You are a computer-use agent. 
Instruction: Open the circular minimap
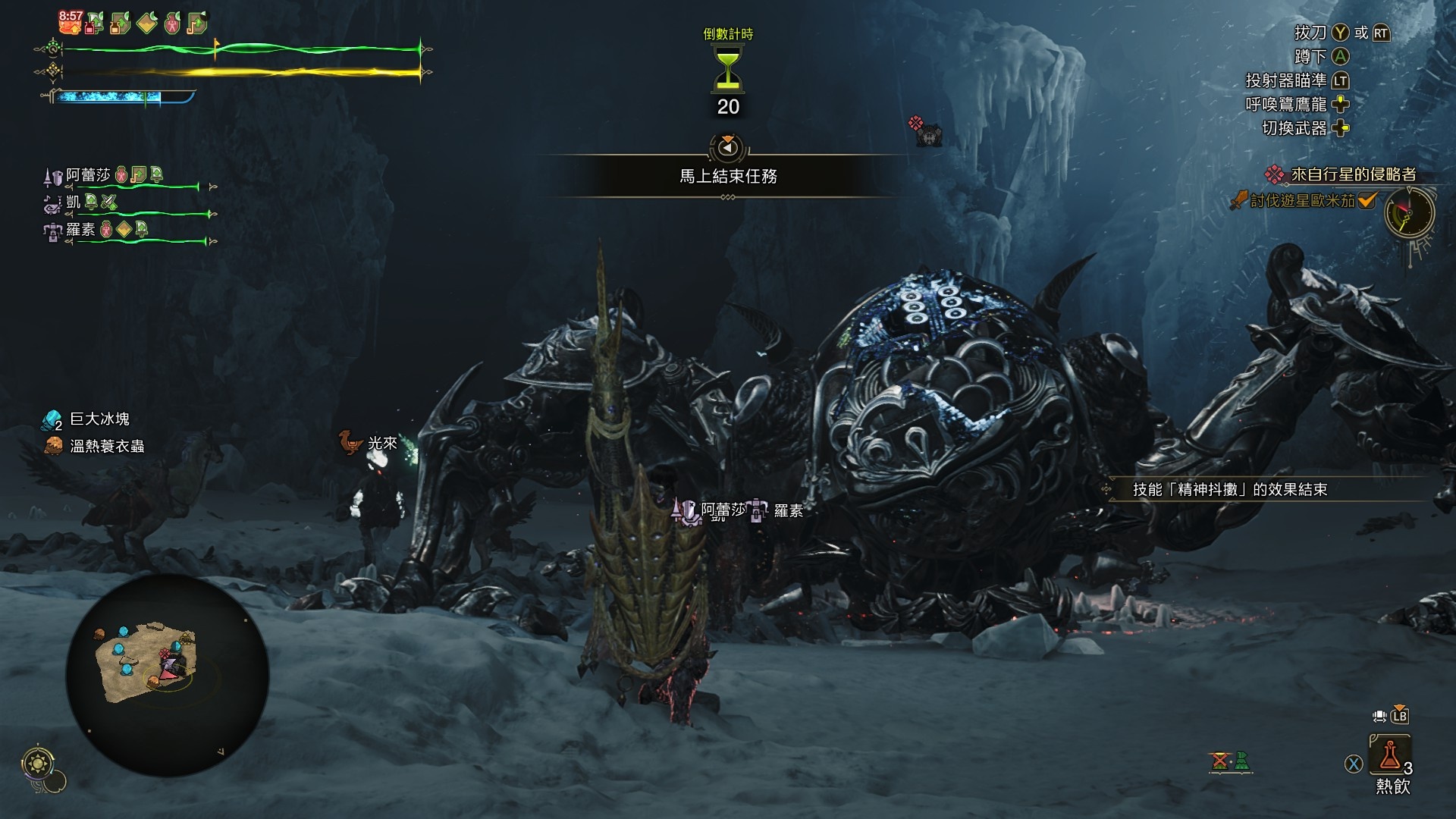click(x=167, y=675)
